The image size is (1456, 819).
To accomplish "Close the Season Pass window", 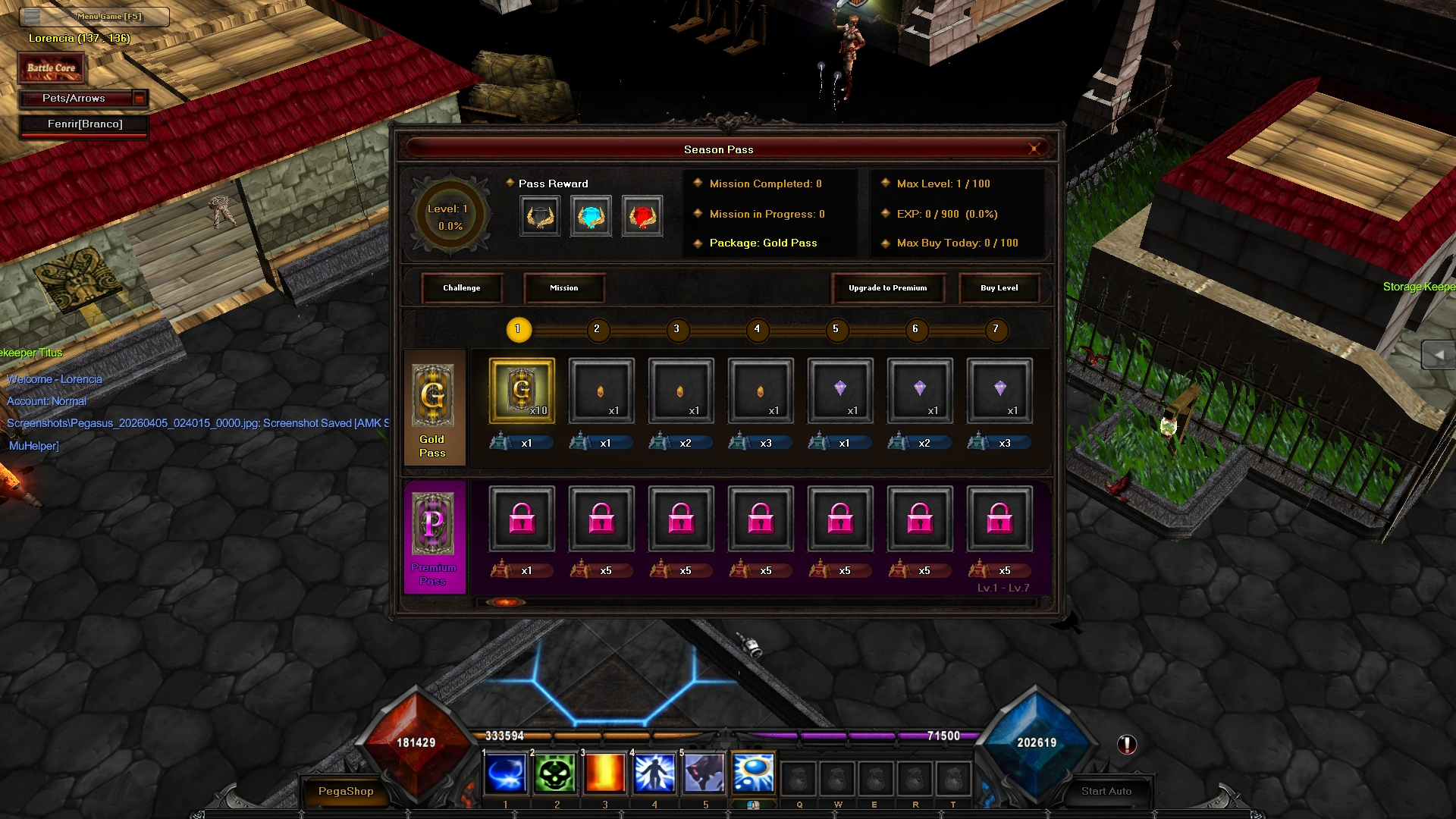I will tap(1034, 149).
